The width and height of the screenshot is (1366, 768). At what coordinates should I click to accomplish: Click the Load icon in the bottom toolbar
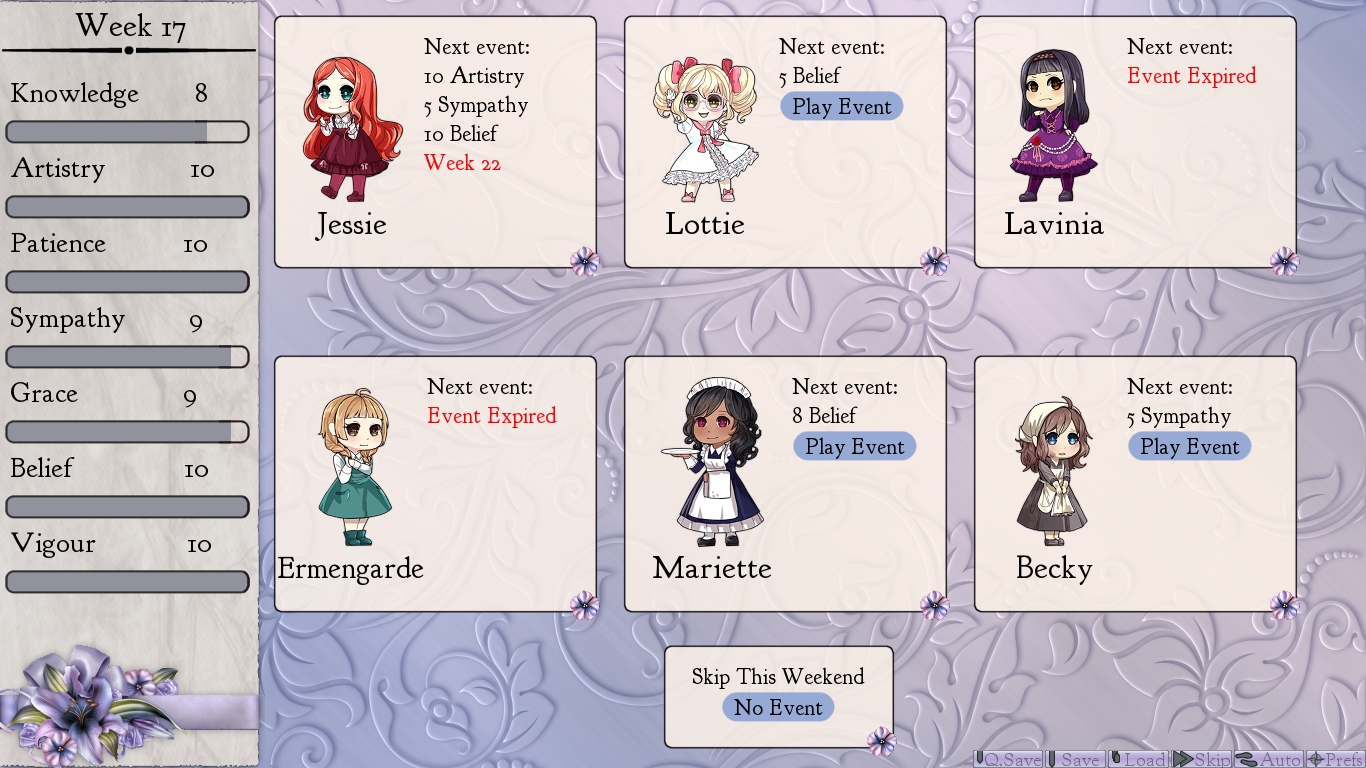pyautogui.click(x=1117, y=760)
